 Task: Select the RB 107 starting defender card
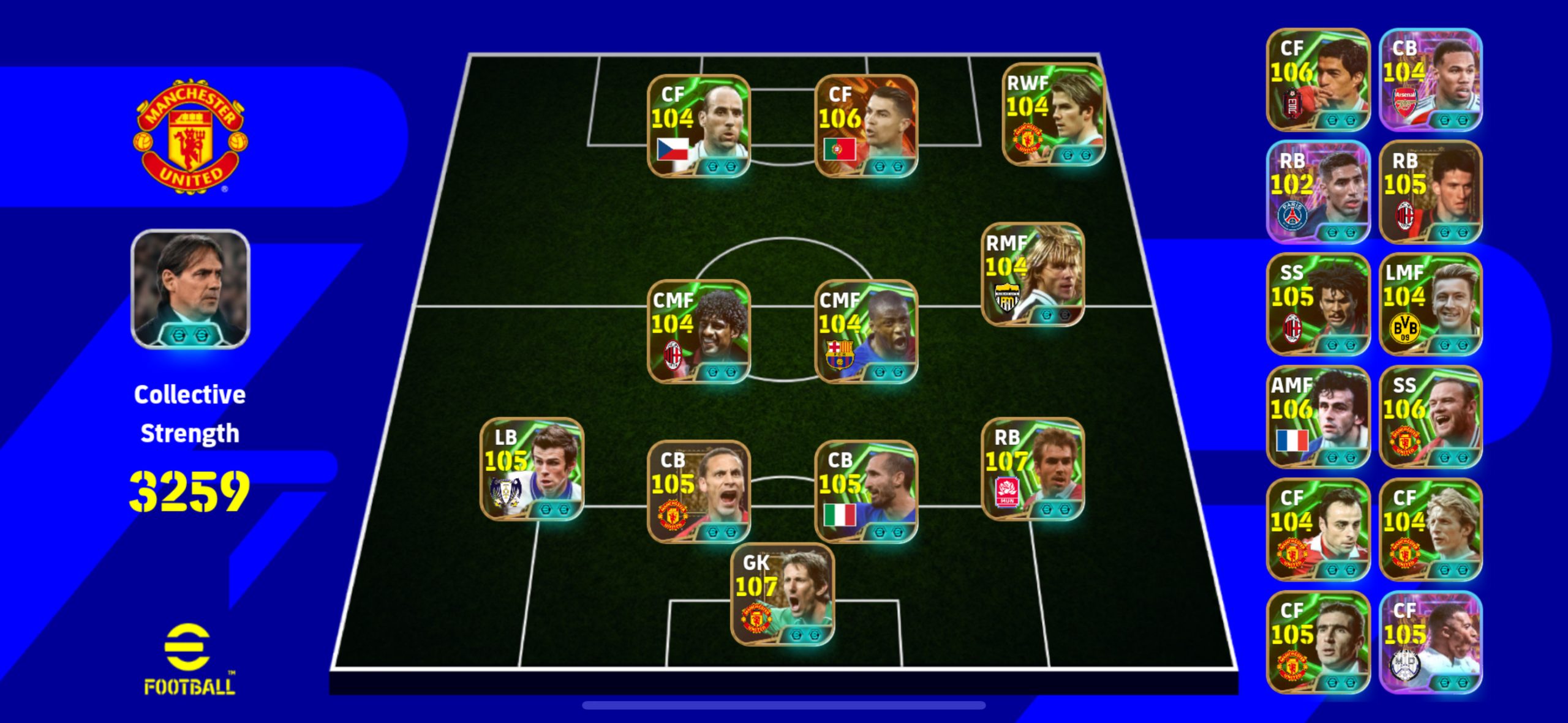(1033, 469)
